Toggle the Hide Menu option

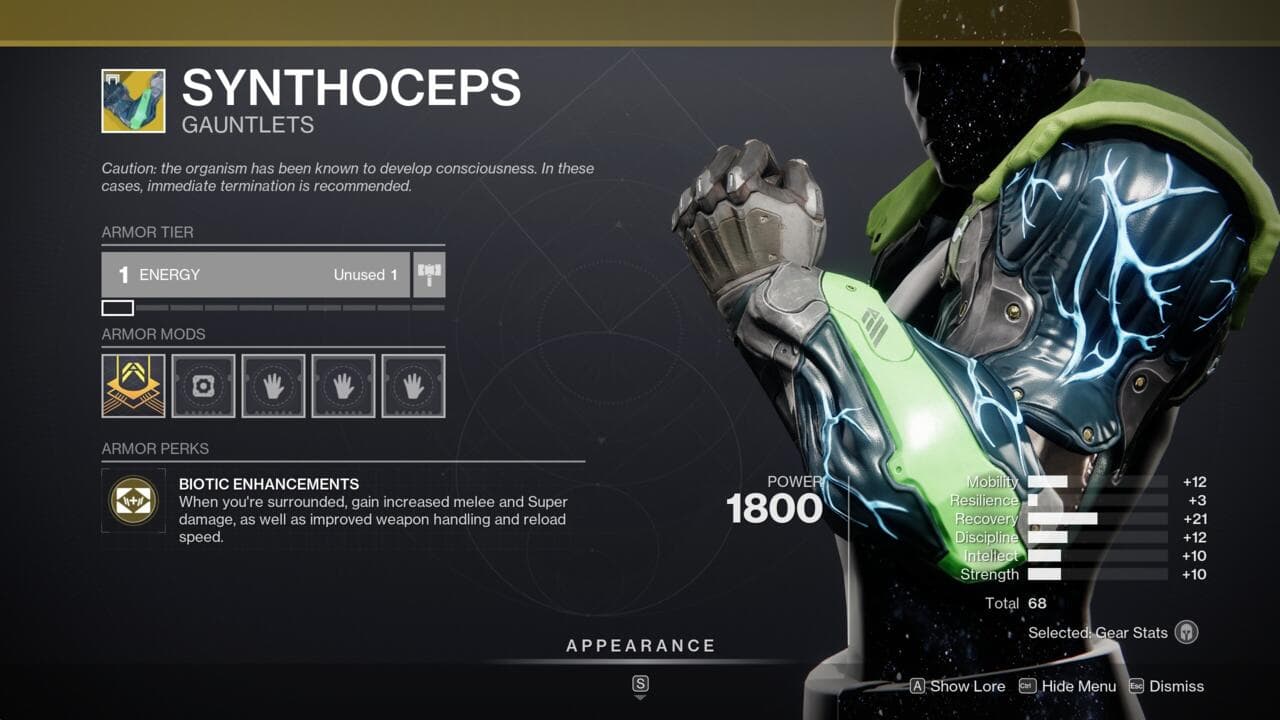pyautogui.click(x=1067, y=687)
